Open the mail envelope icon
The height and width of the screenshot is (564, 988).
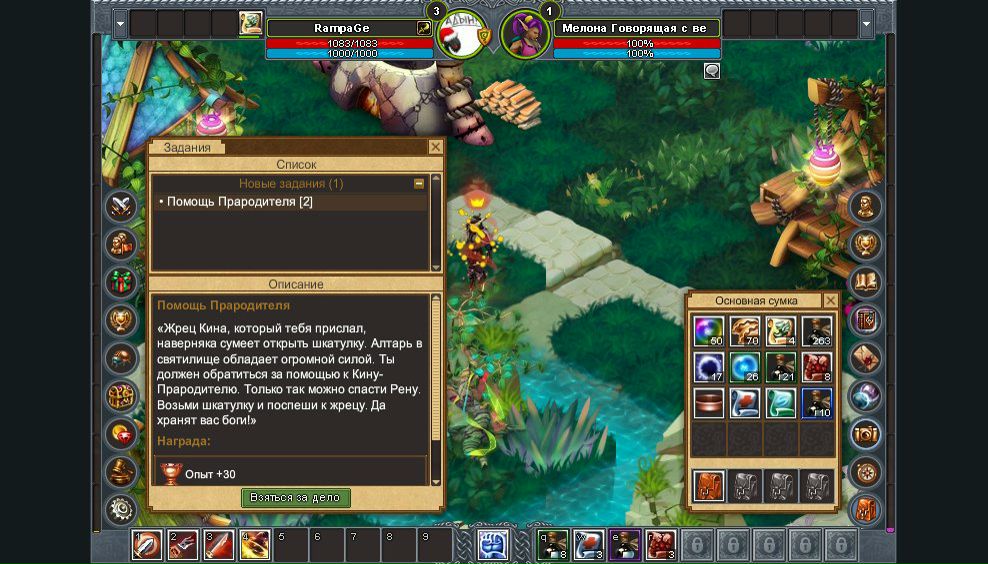pos(865,357)
